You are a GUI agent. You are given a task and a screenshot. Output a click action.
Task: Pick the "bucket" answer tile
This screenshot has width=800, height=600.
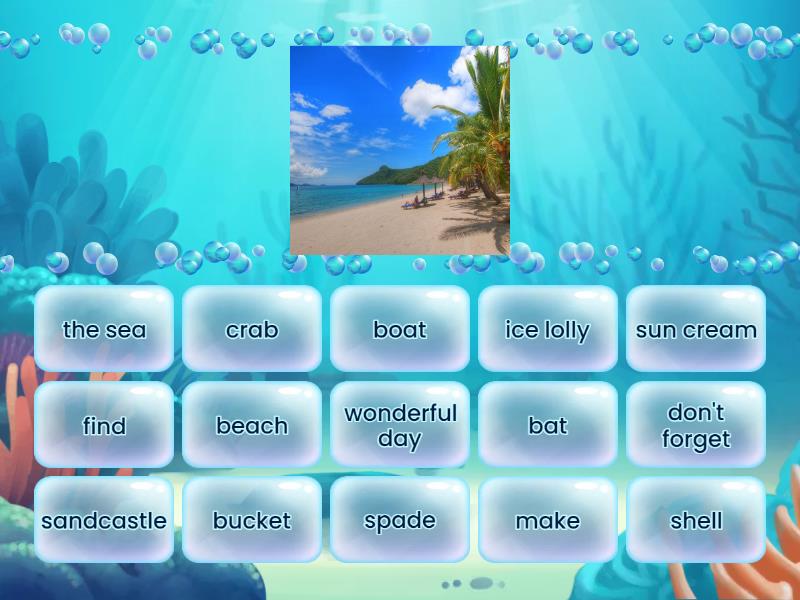[252, 520]
